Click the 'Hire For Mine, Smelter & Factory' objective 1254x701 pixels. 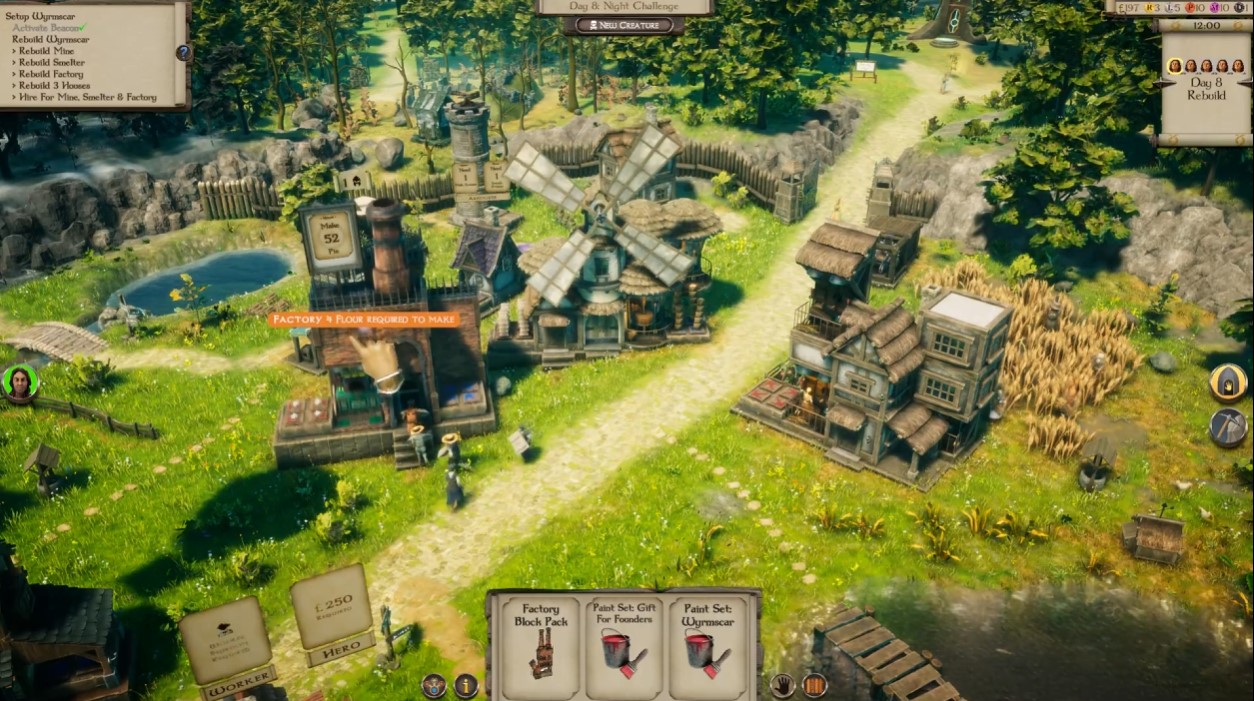point(87,97)
